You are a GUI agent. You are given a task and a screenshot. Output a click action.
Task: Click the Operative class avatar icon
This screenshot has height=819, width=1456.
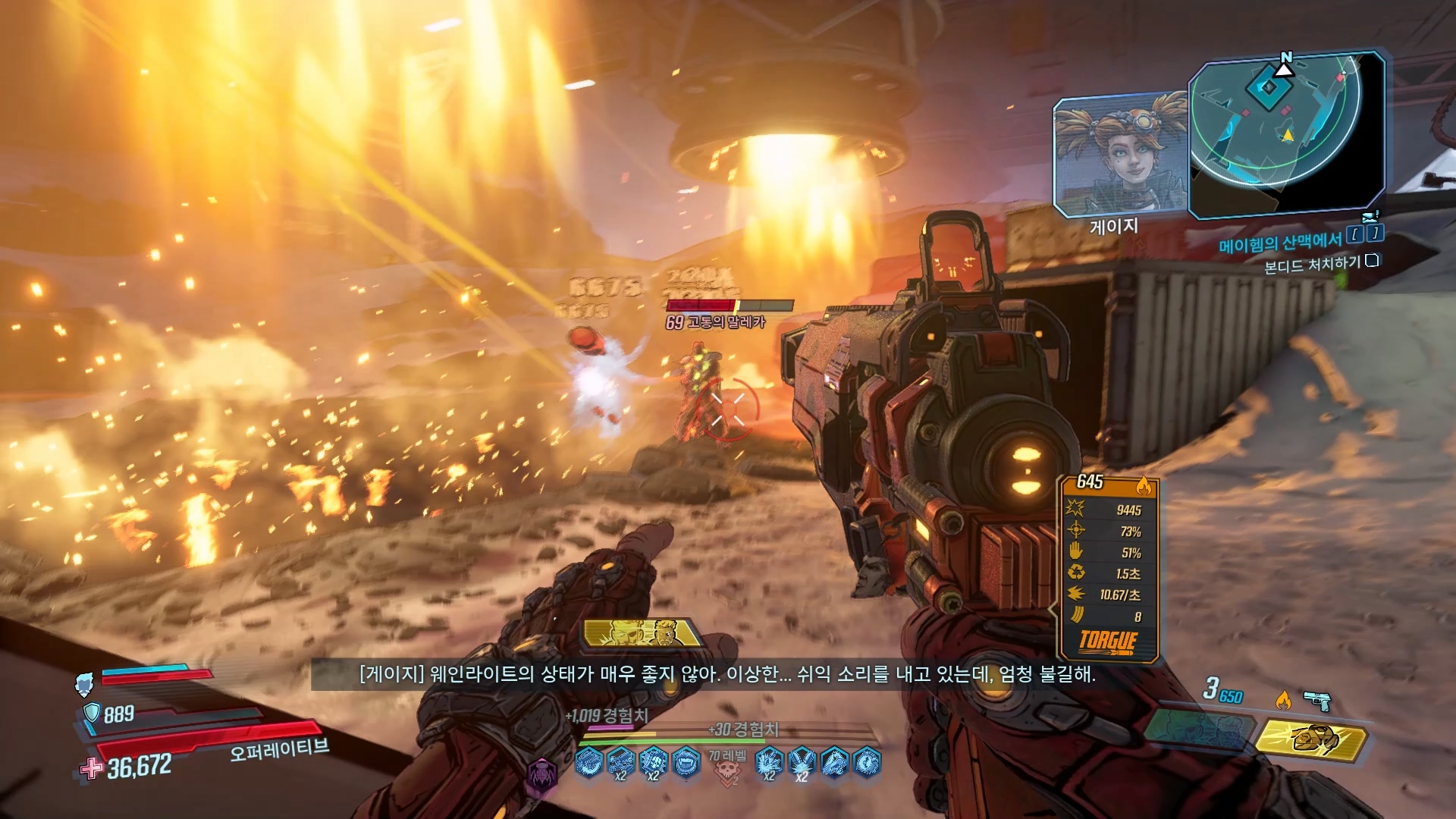point(84,684)
